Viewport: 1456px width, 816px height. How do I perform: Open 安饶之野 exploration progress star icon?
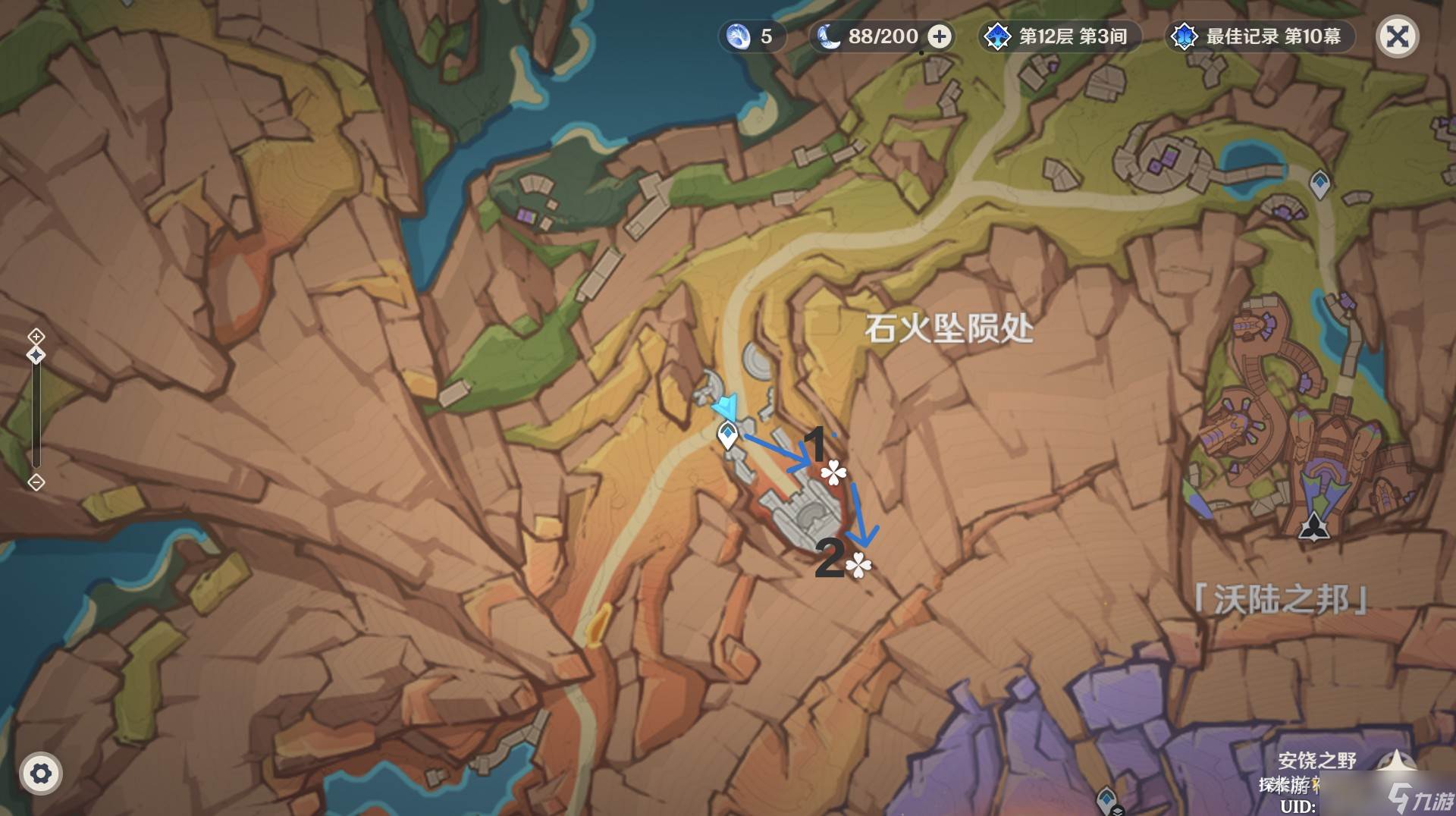pos(1398,761)
